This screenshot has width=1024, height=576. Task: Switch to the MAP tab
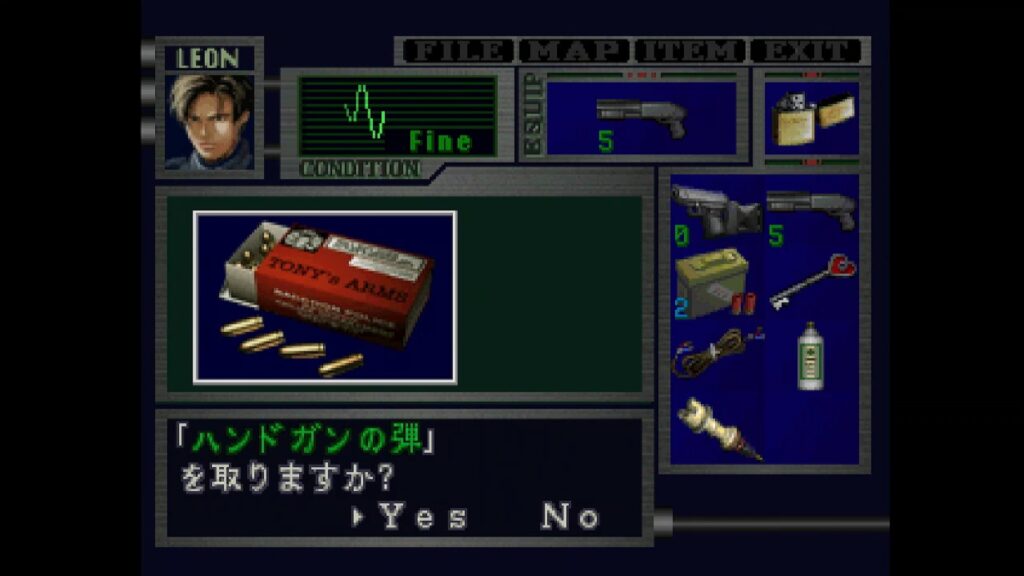577,50
